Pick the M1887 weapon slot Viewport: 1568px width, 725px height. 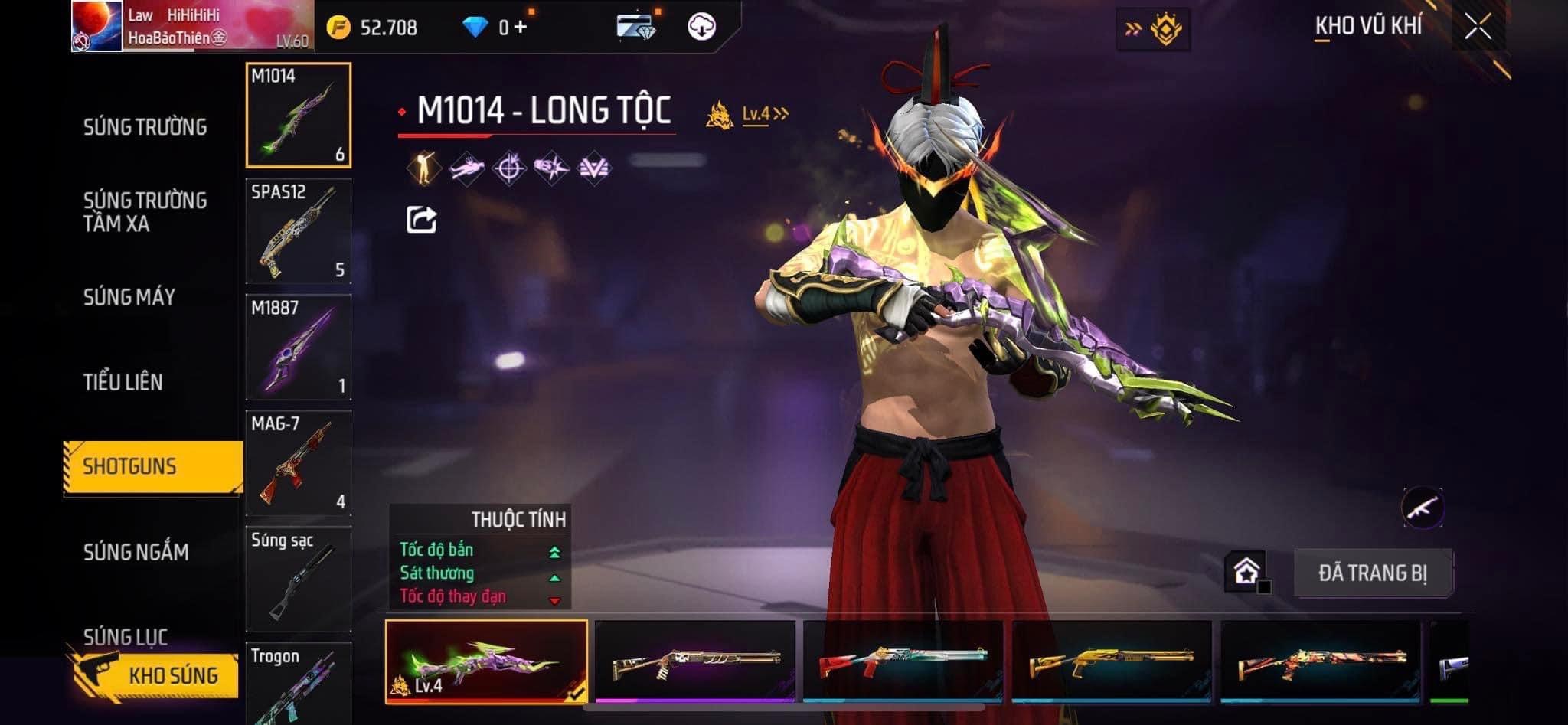click(299, 347)
